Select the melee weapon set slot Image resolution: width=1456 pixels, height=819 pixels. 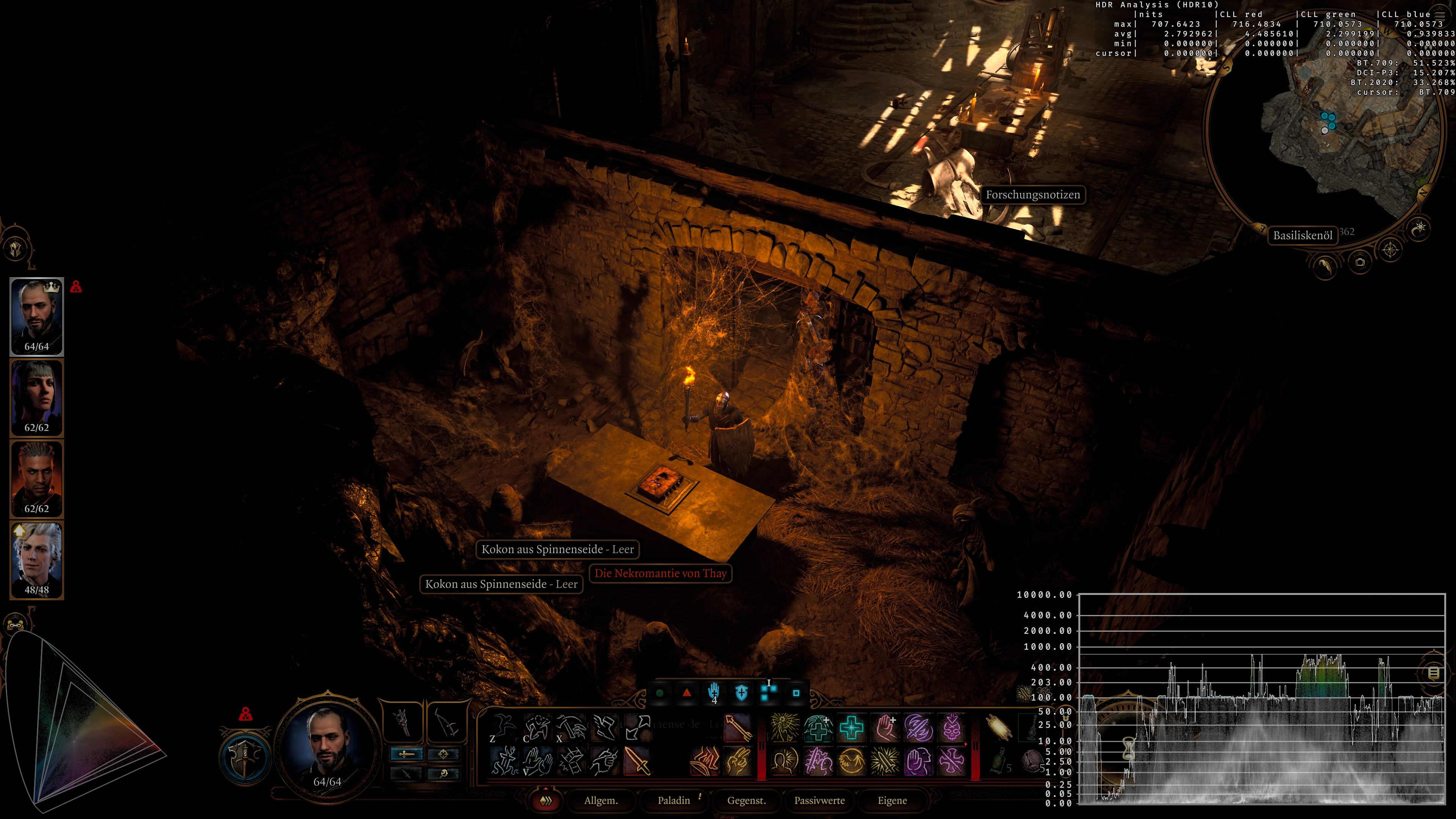pyautogui.click(x=403, y=721)
